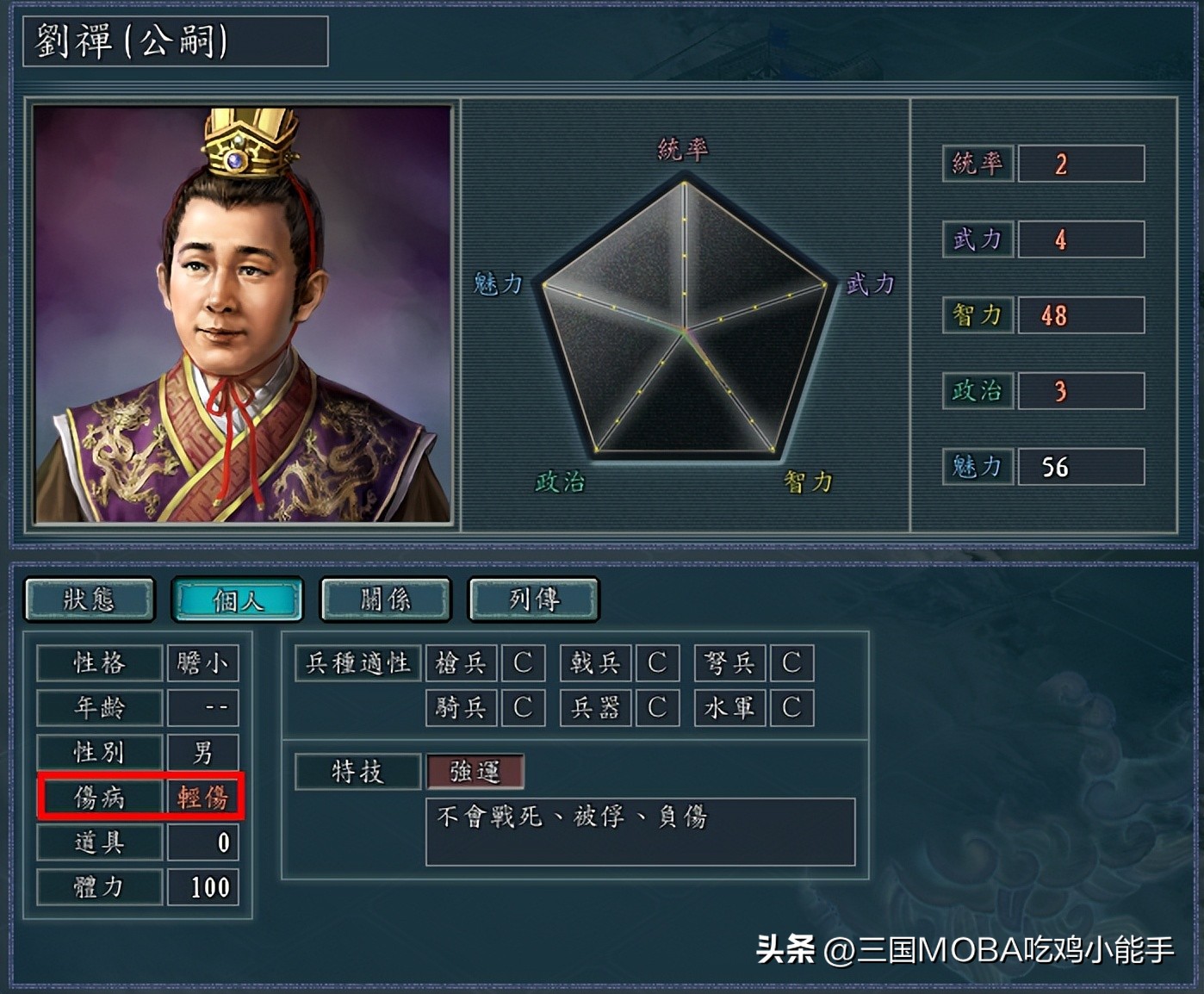Select the 傷病 status marked 輕傷
This screenshot has width=1204, height=994.
coord(204,798)
